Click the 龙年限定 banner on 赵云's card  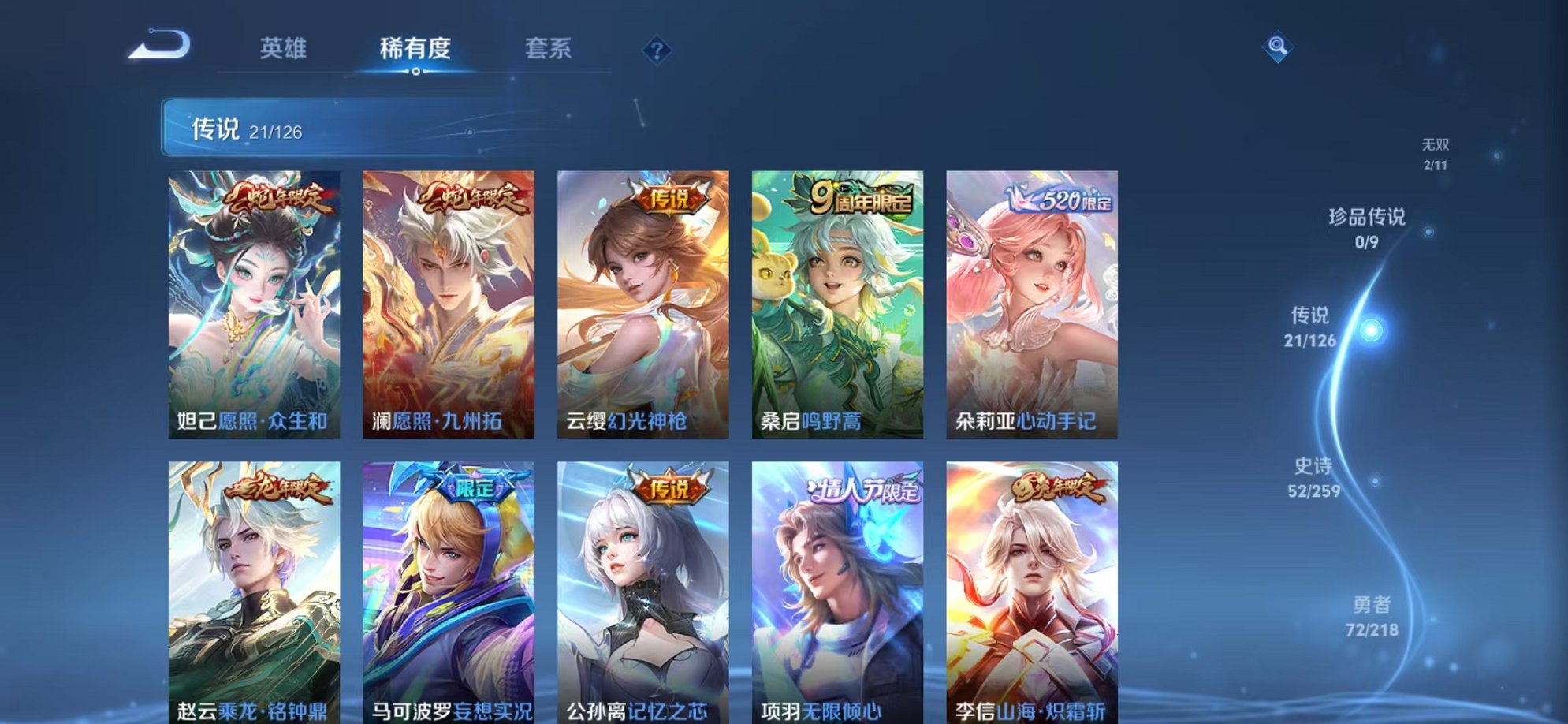278,488
